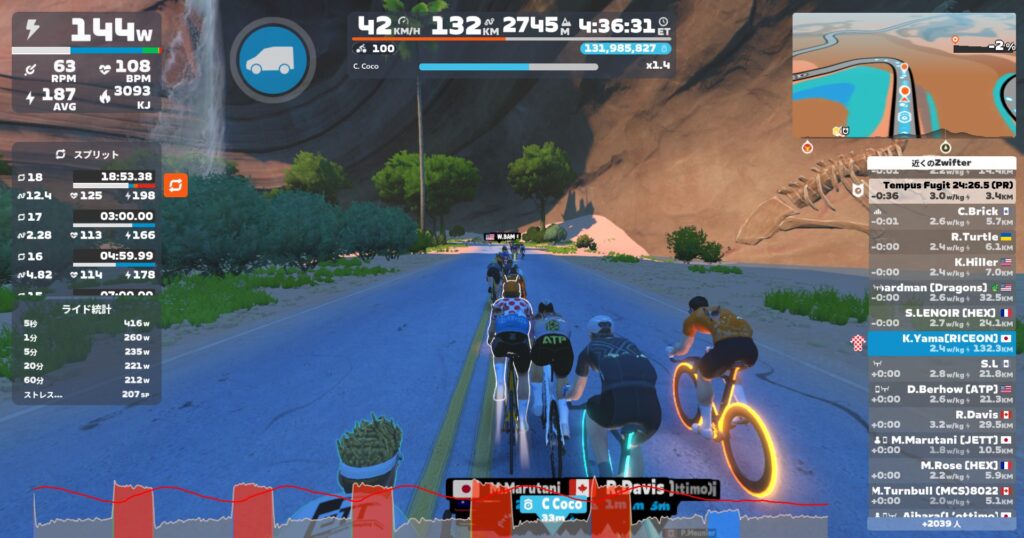1024x538 pixels.
Task: Open the ライド統計 ride stats panel
Action: point(87,352)
